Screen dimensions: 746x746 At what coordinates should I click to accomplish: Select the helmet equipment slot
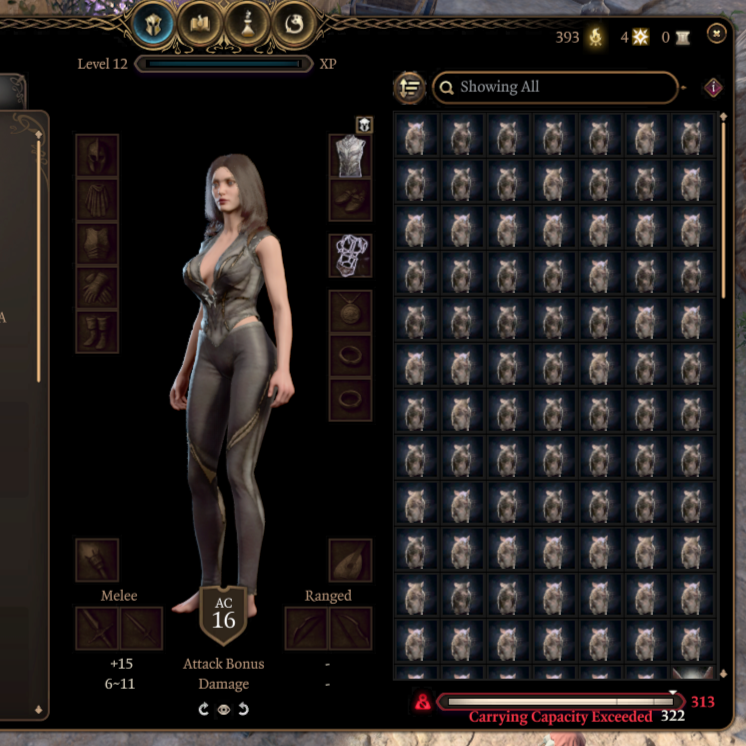pyautogui.click(x=97, y=155)
